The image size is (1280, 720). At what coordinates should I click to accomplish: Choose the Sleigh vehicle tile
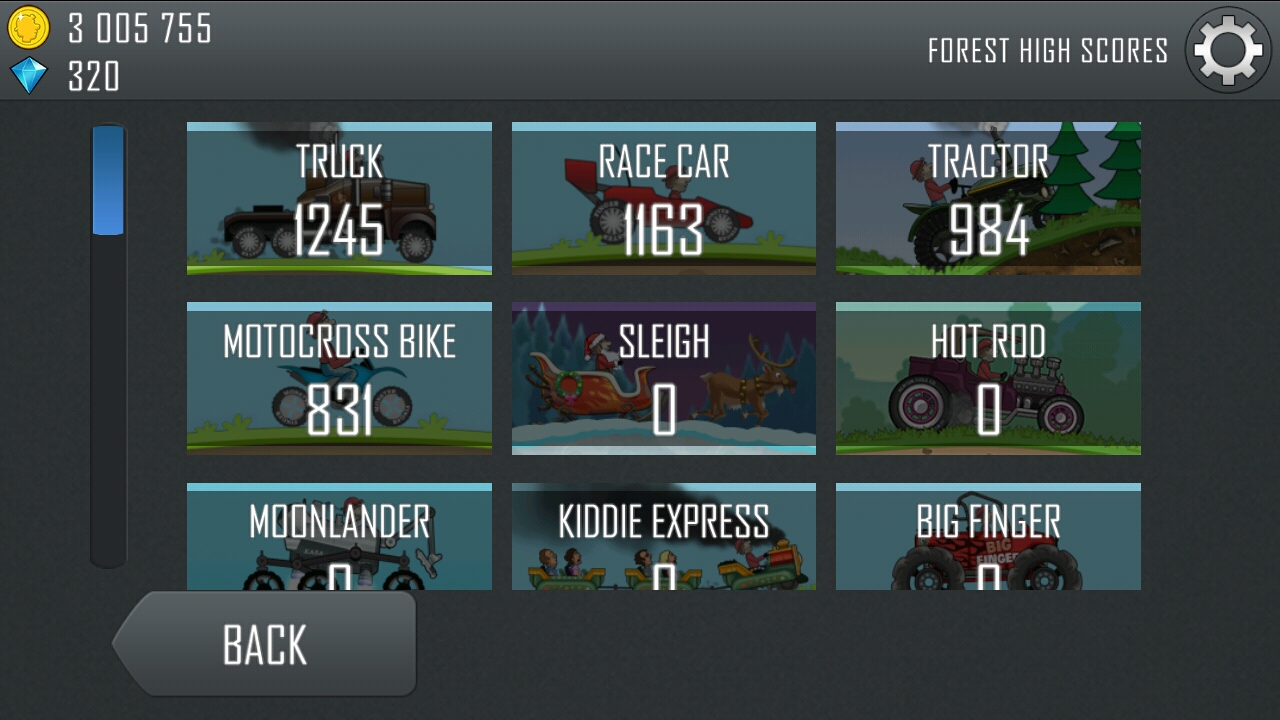point(664,379)
